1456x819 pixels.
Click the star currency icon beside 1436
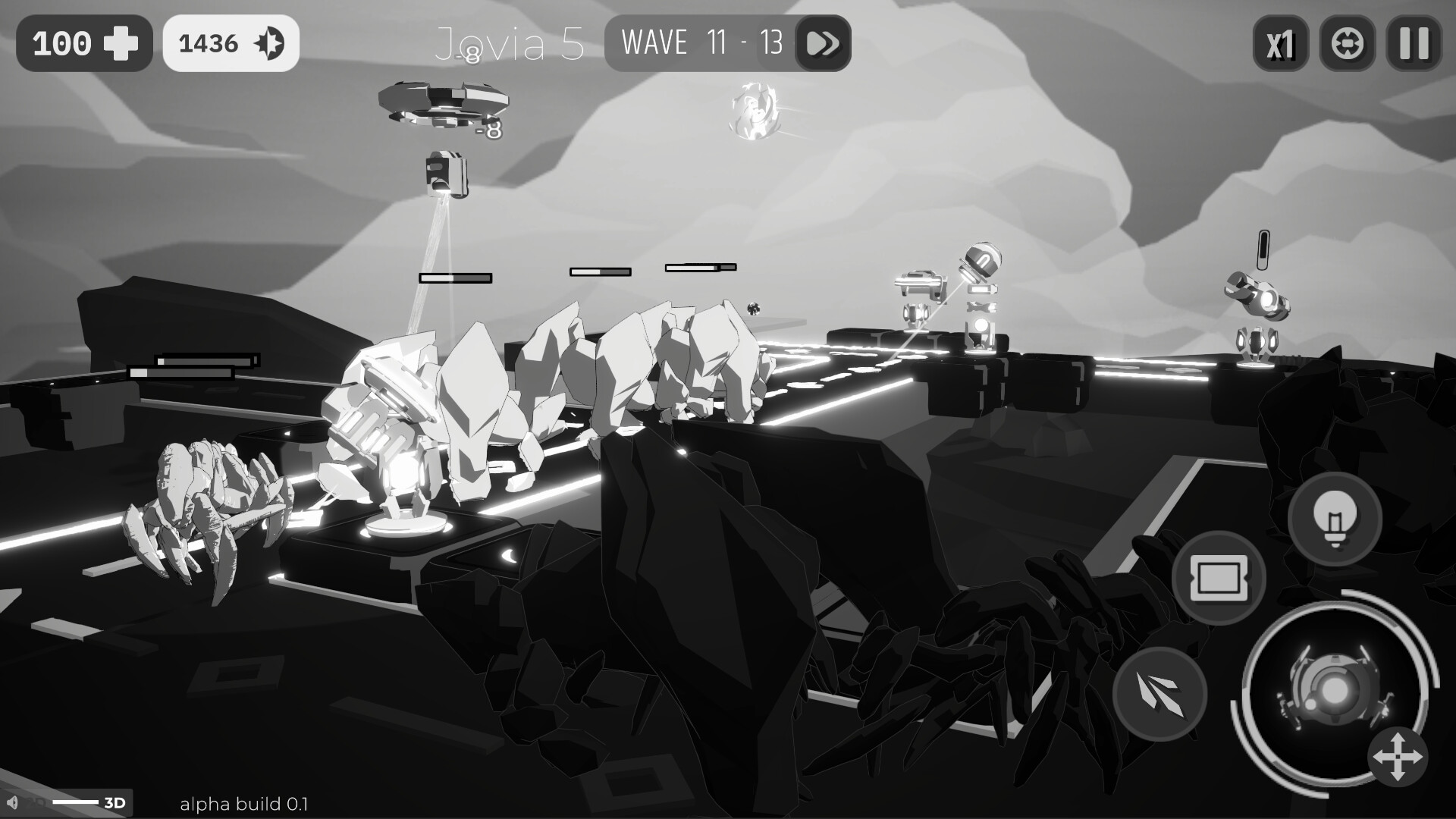coord(269,42)
